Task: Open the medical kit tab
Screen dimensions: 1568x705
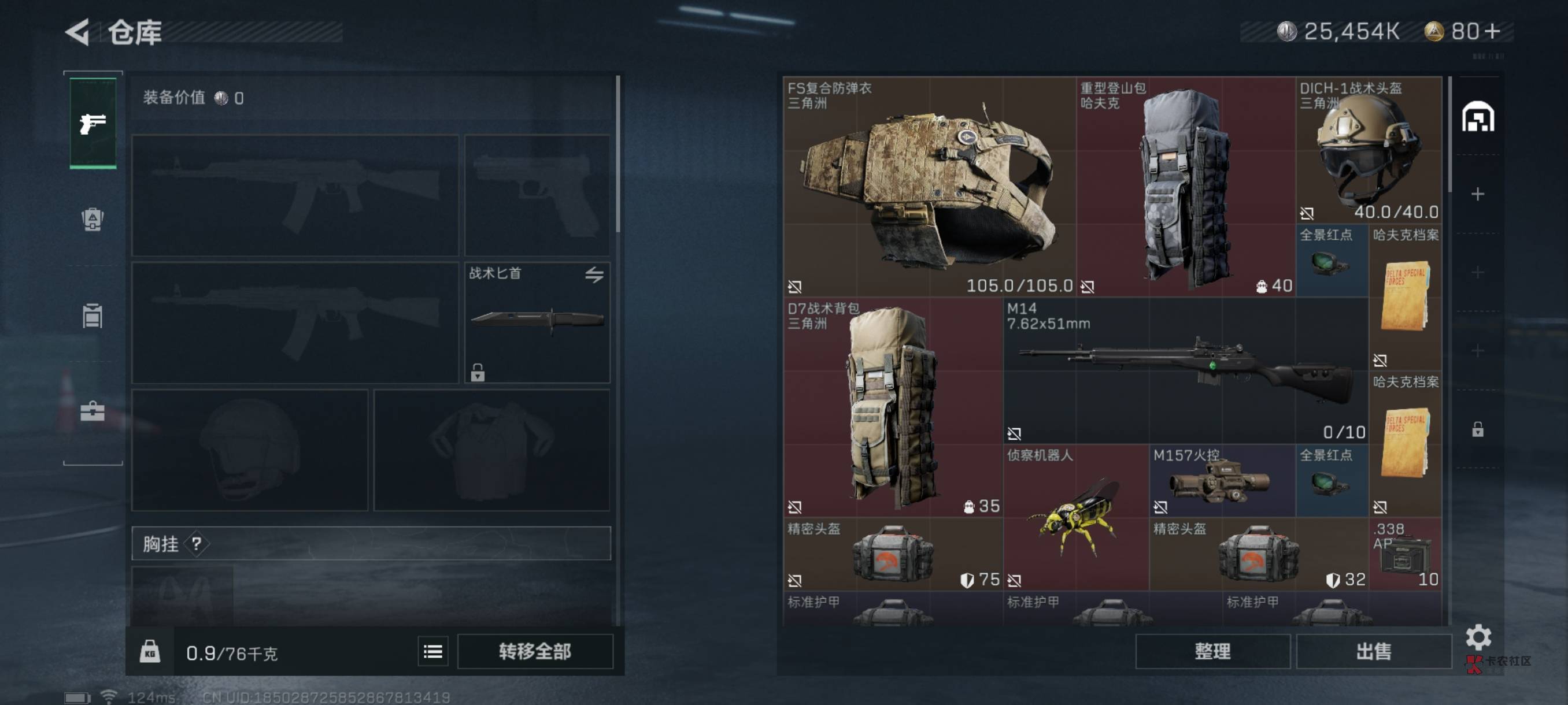Action: click(x=93, y=411)
